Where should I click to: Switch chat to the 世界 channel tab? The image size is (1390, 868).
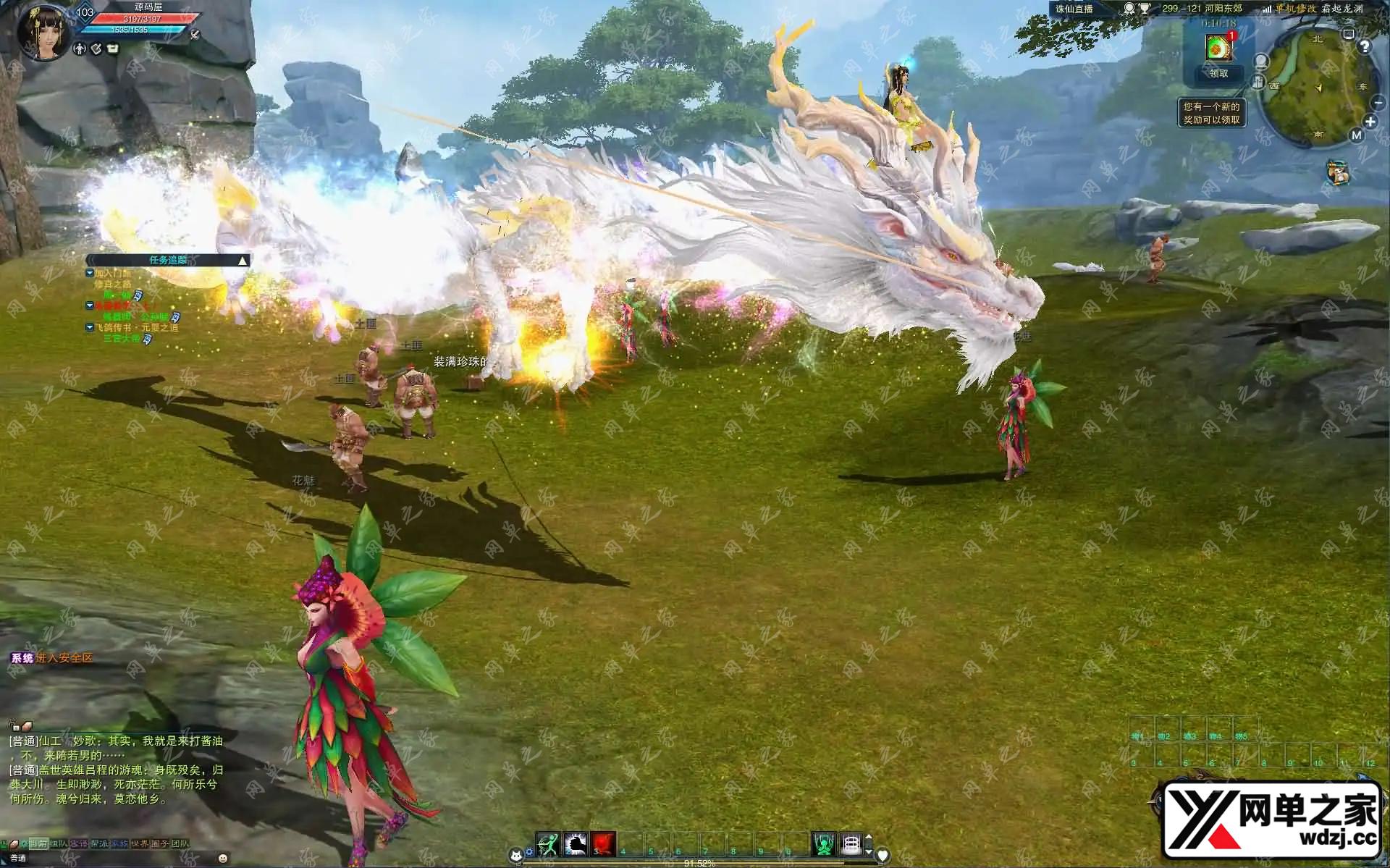tap(139, 843)
